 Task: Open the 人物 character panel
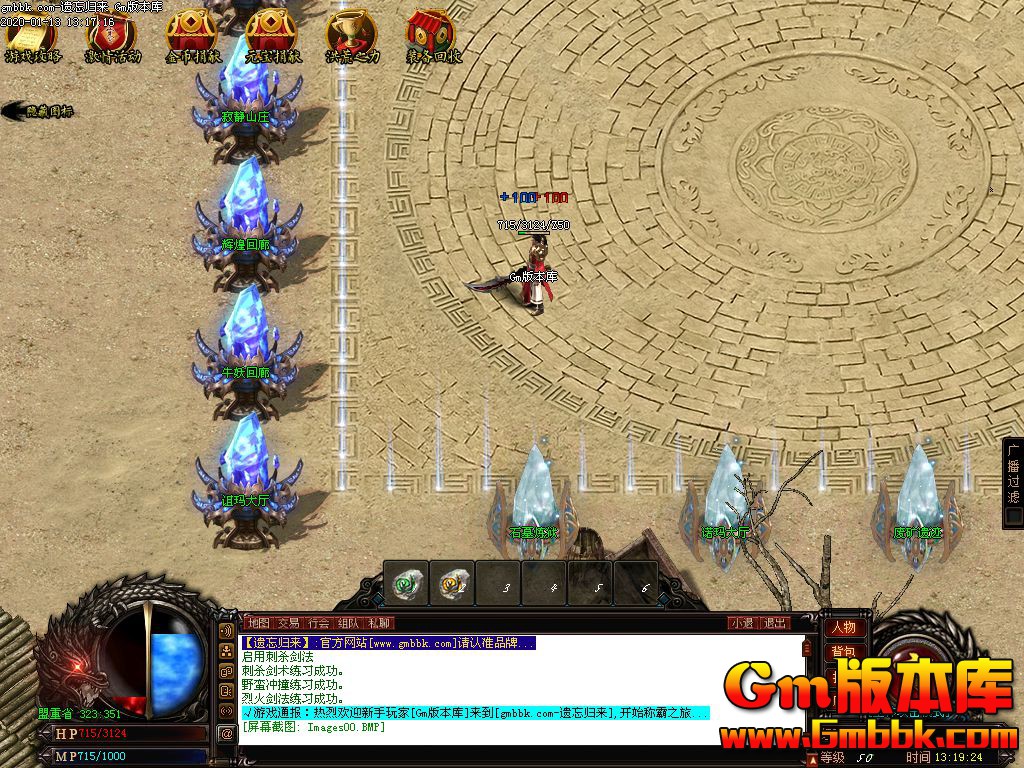843,628
